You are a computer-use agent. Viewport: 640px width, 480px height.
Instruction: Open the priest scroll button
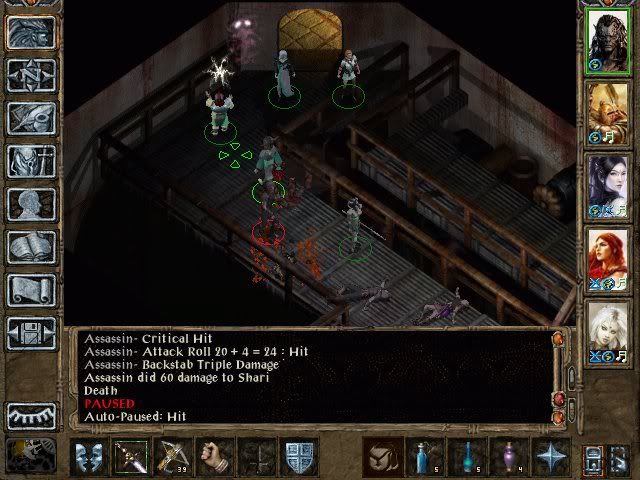(31, 289)
